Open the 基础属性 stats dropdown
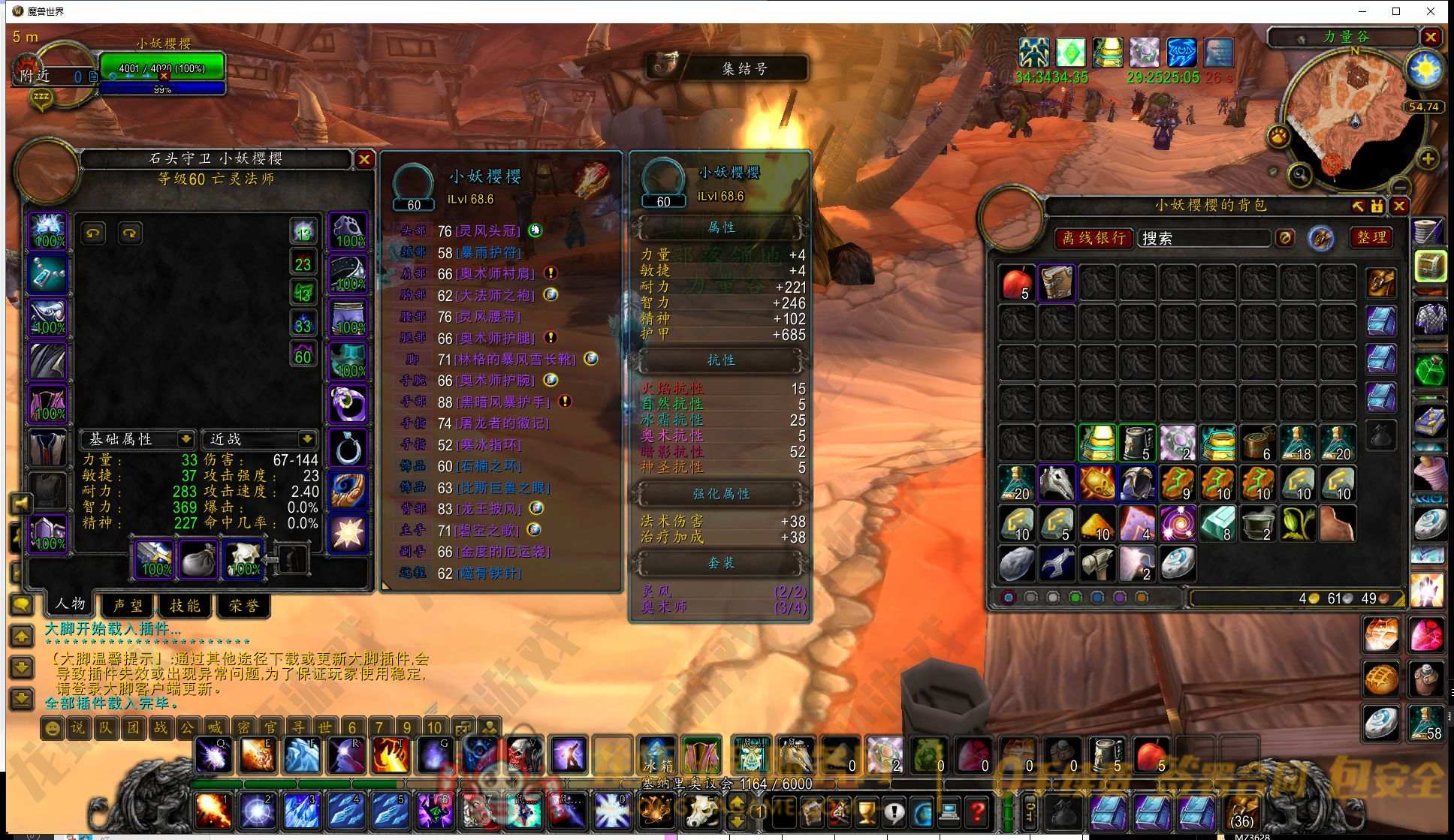Viewport: 1454px width, 840px height. pos(186,438)
